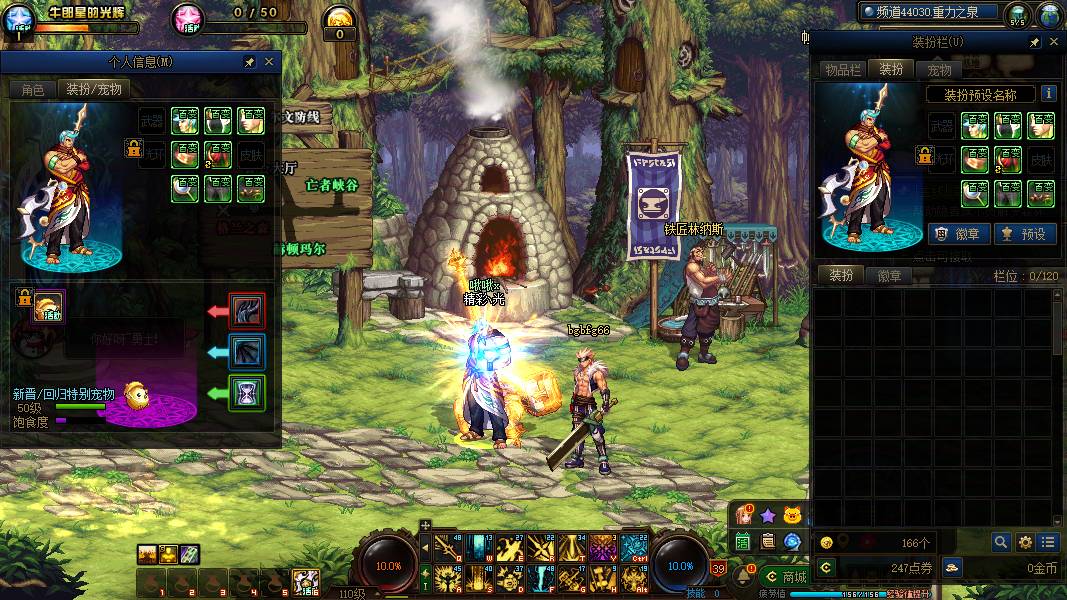The height and width of the screenshot is (600, 1067).
Task: Open the 物品栏 items tab
Action: coord(843,69)
